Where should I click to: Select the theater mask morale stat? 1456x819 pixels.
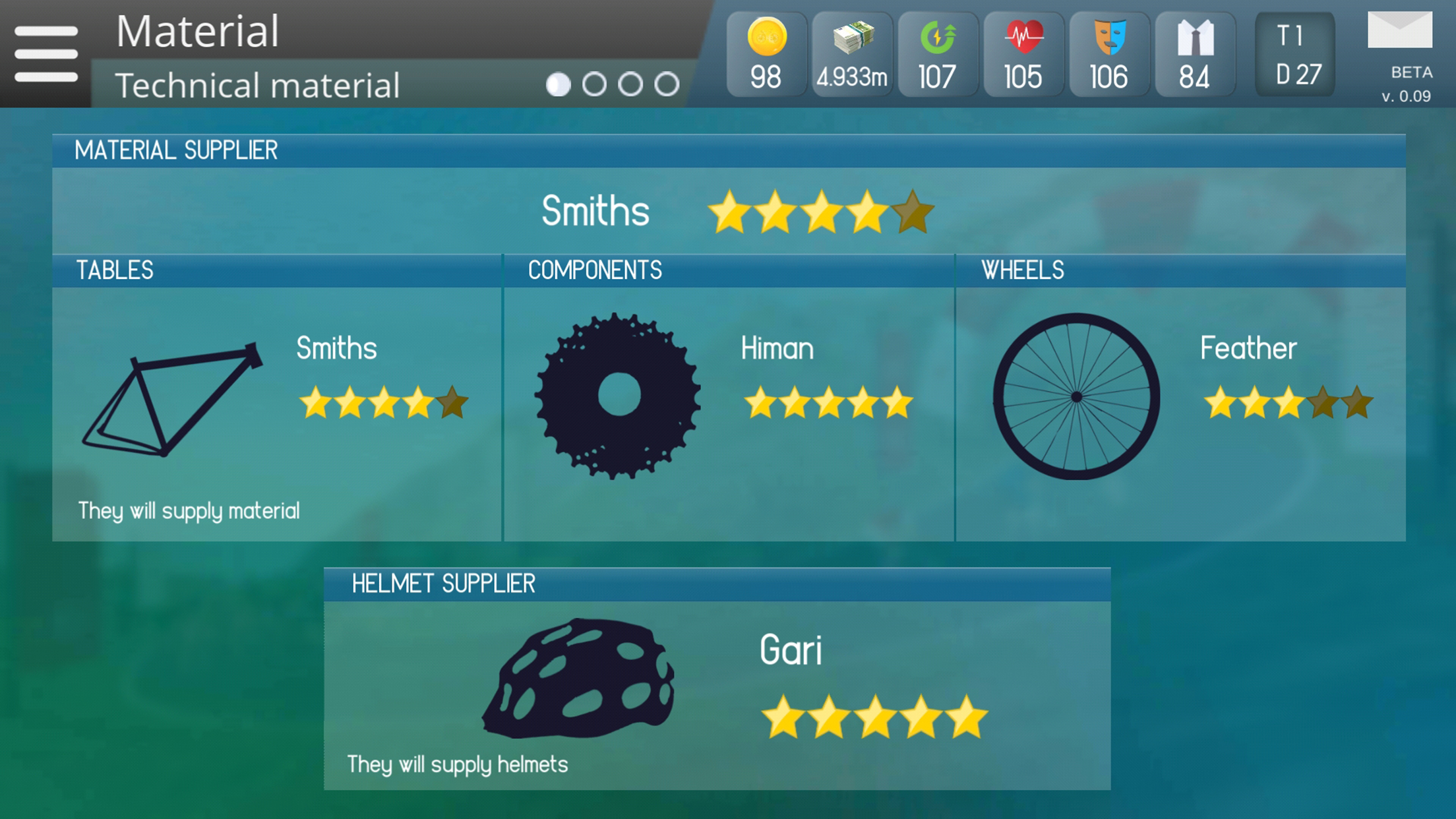(1109, 54)
